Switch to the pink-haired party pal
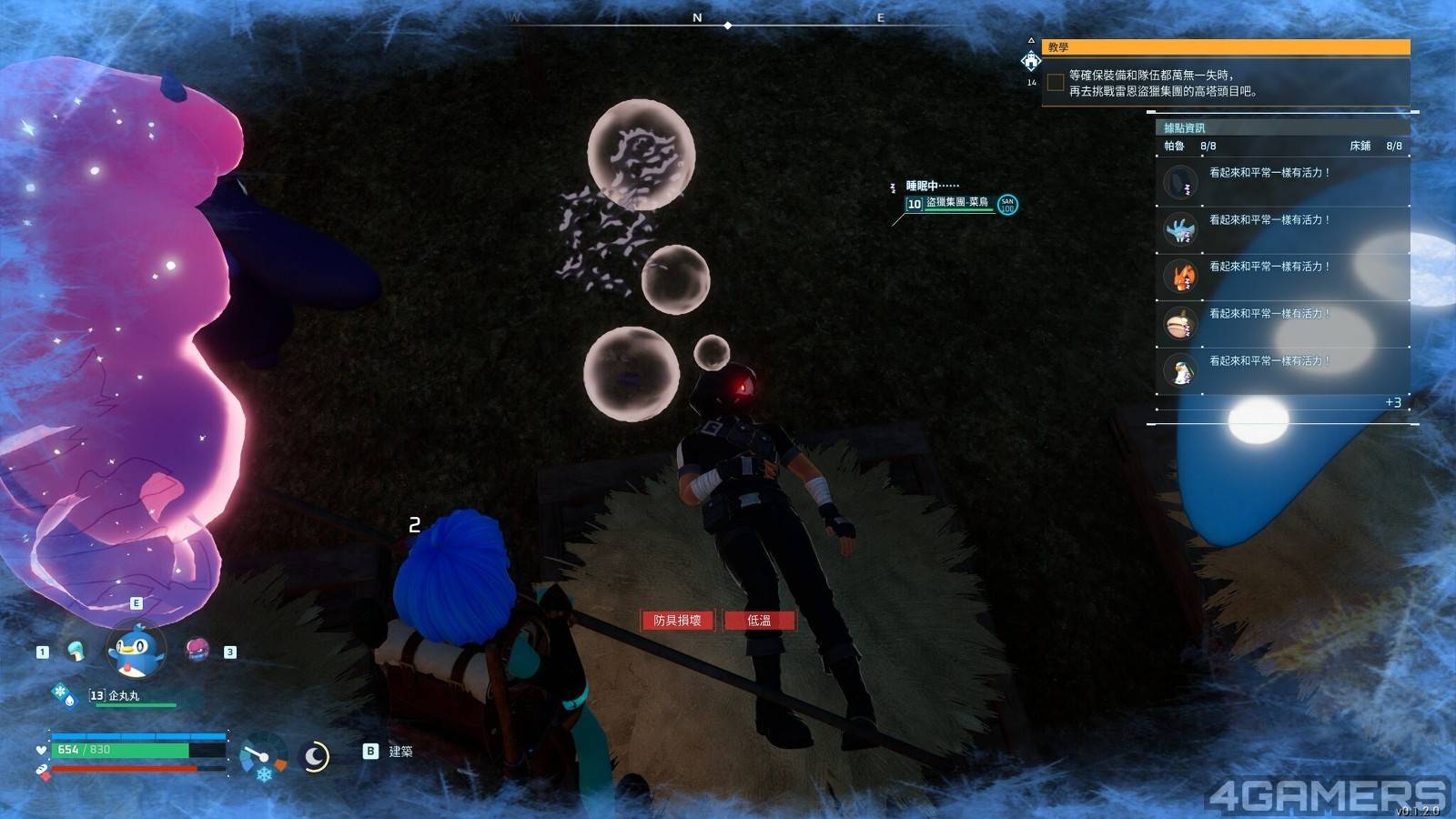The height and width of the screenshot is (819, 1456). pos(197,649)
